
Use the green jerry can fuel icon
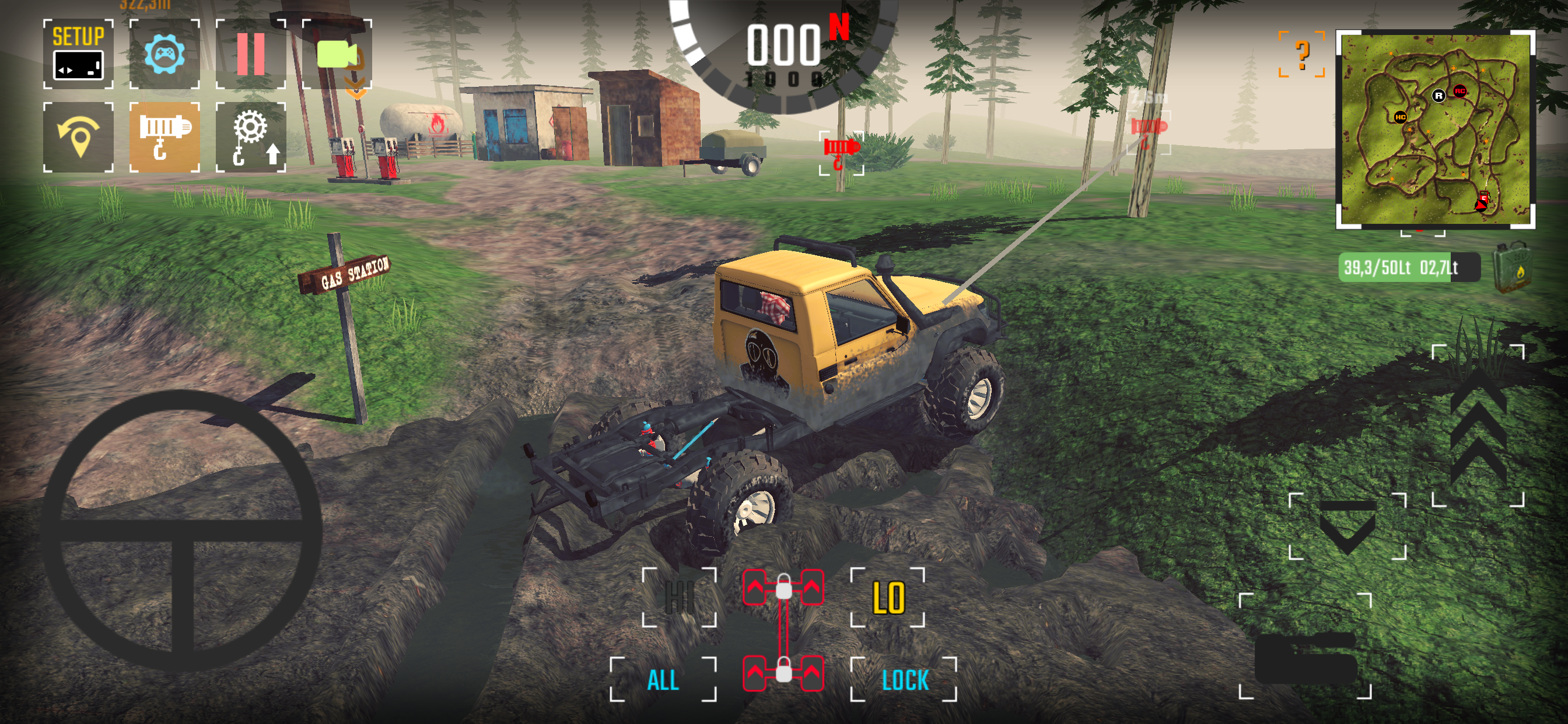coord(1512,267)
